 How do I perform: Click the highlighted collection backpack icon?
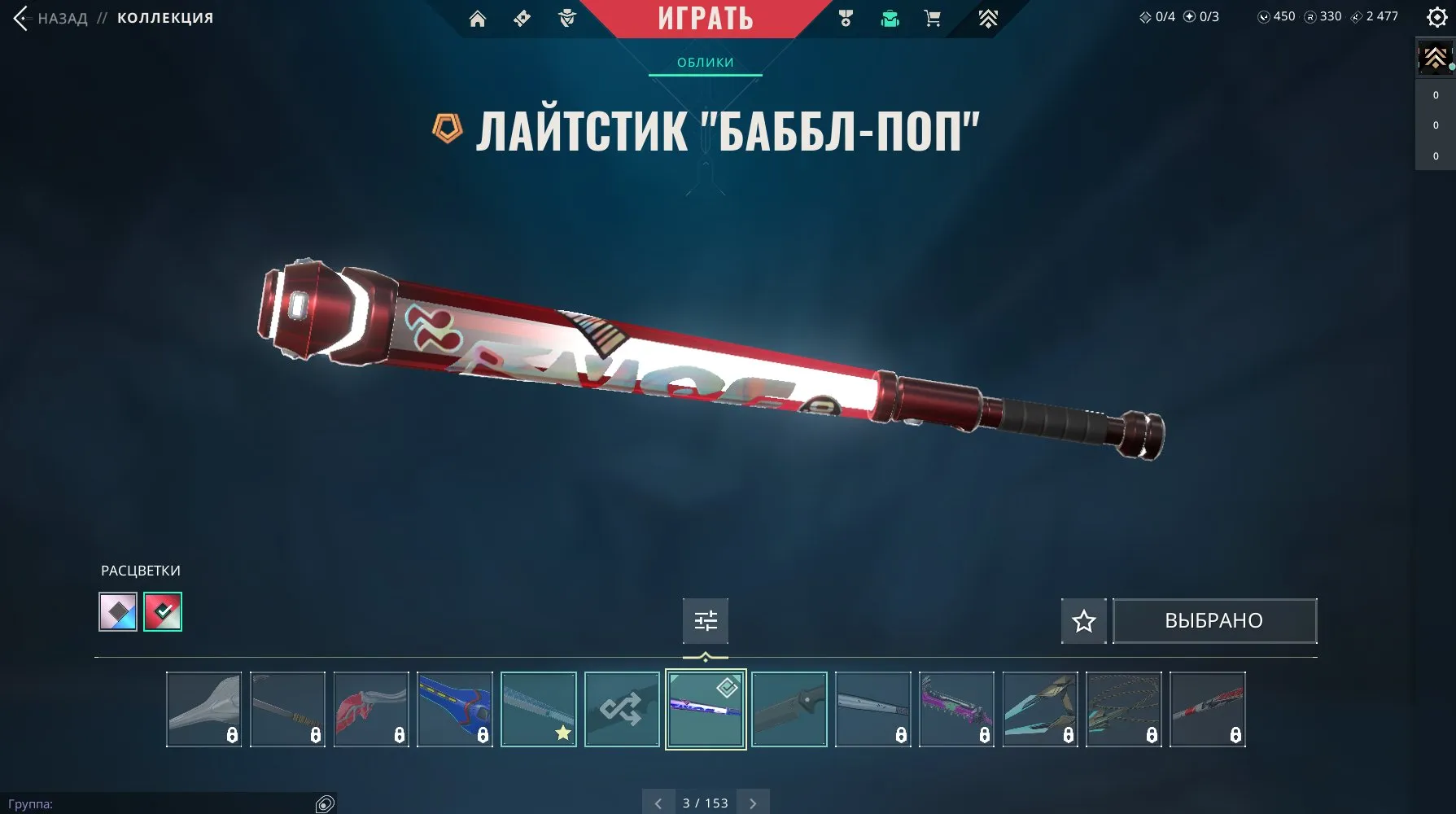pos(890,18)
